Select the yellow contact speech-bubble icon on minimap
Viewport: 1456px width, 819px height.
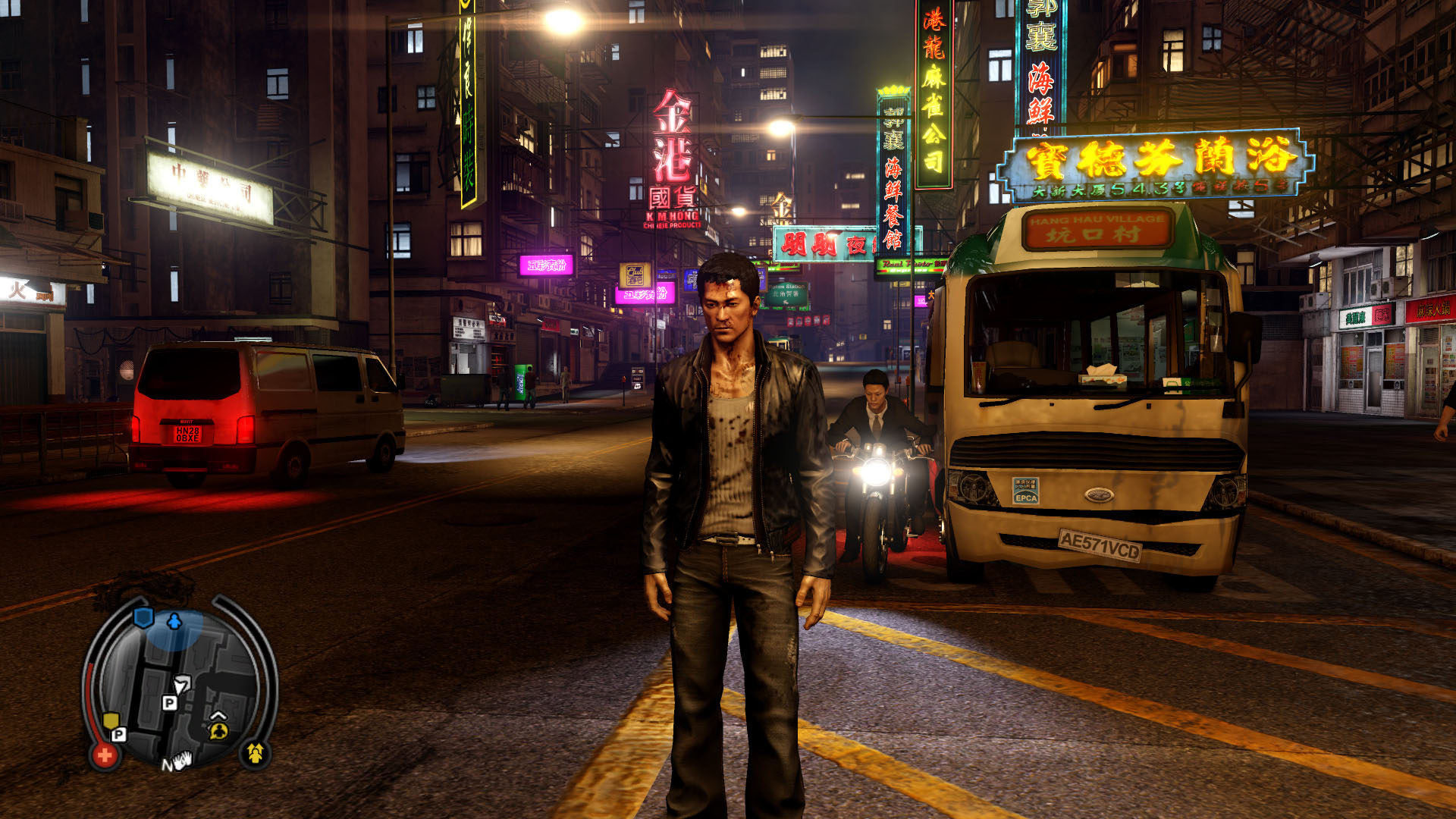tap(218, 732)
